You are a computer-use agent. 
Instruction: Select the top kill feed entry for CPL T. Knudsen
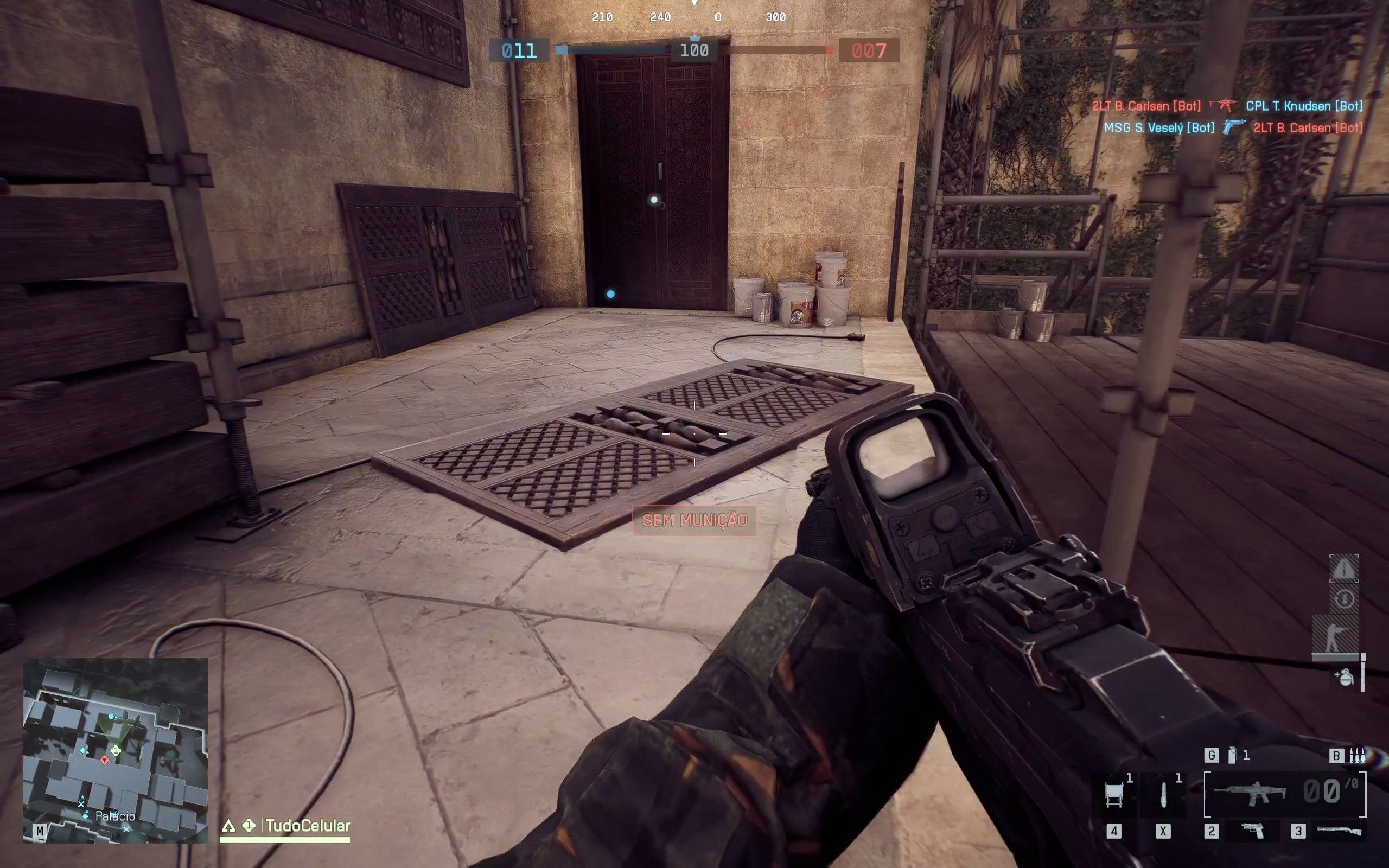pos(1303,106)
